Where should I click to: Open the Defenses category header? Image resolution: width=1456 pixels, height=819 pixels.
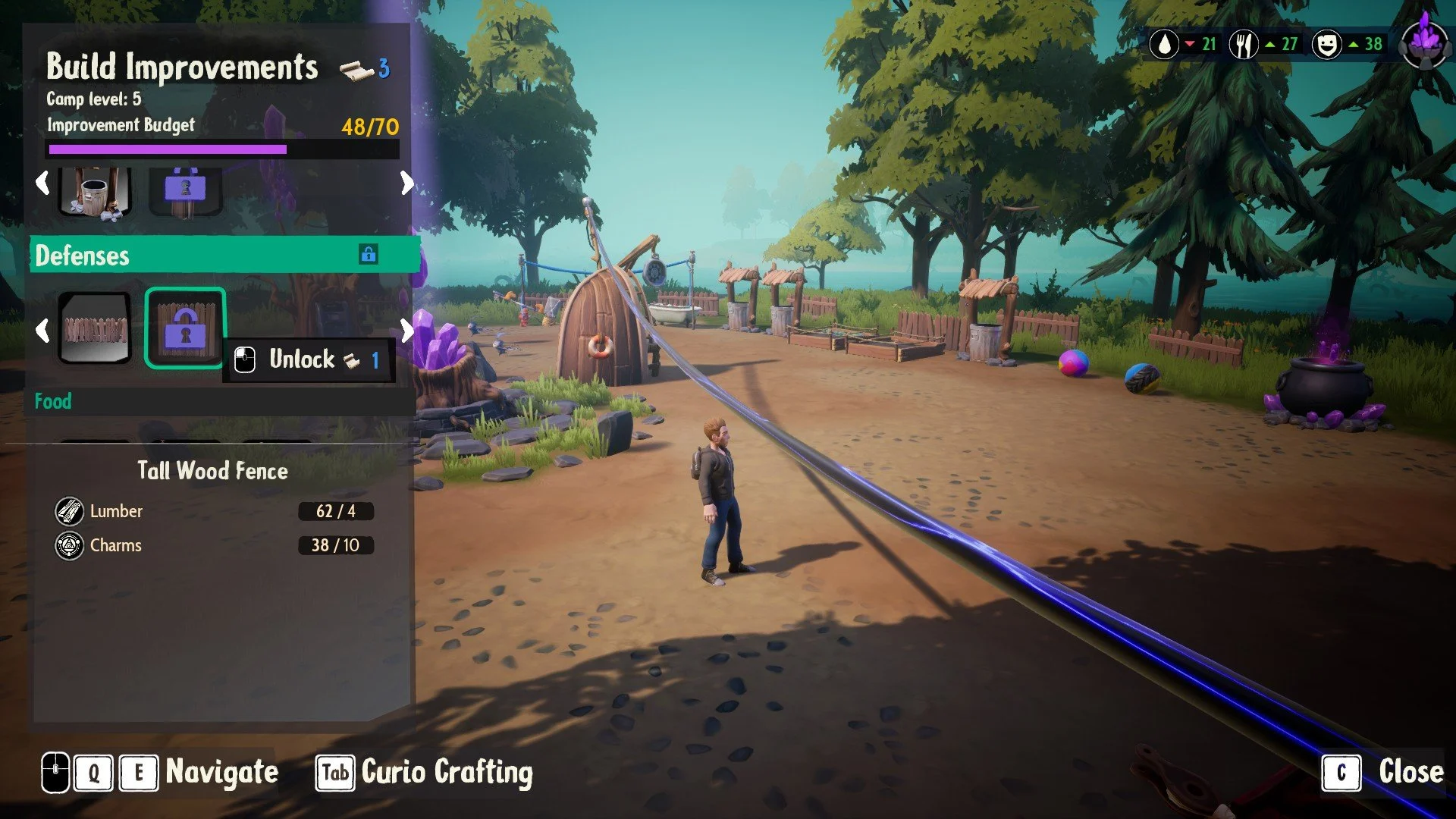coord(224,255)
